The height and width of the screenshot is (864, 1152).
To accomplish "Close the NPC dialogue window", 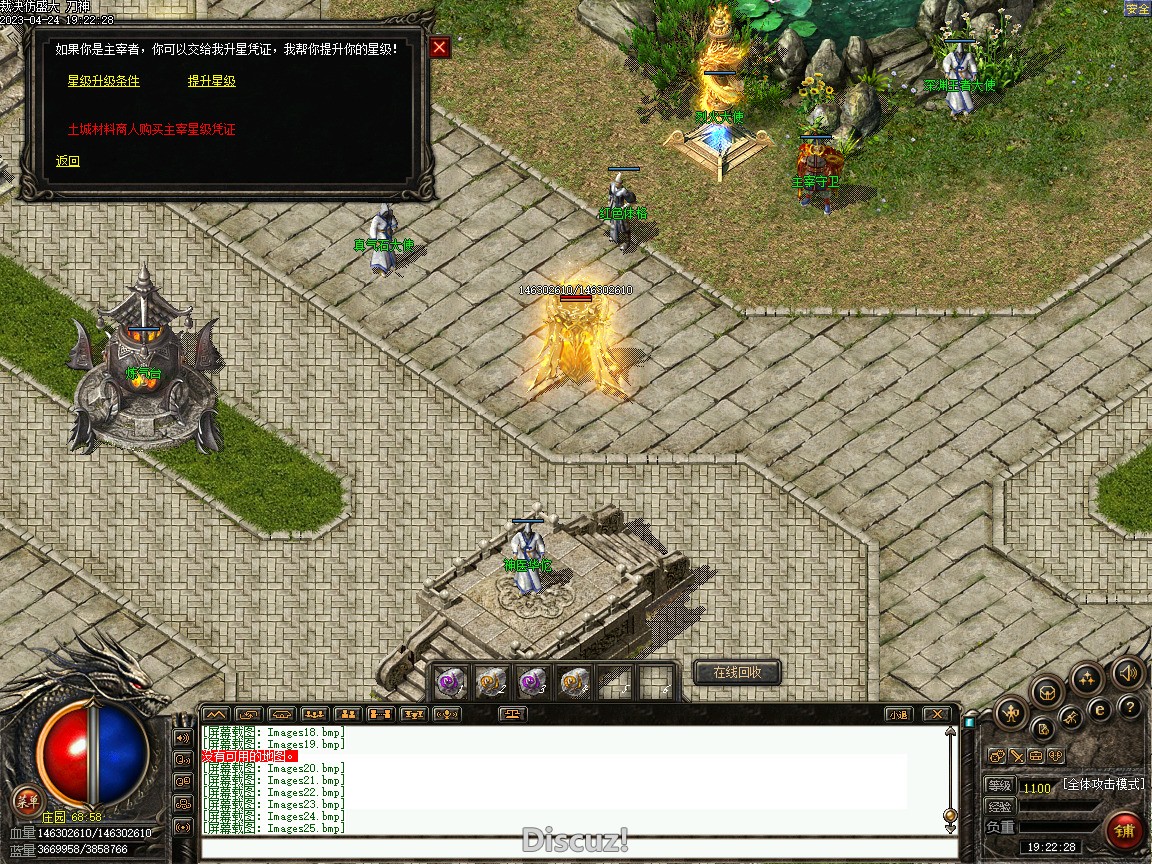I will coord(440,48).
